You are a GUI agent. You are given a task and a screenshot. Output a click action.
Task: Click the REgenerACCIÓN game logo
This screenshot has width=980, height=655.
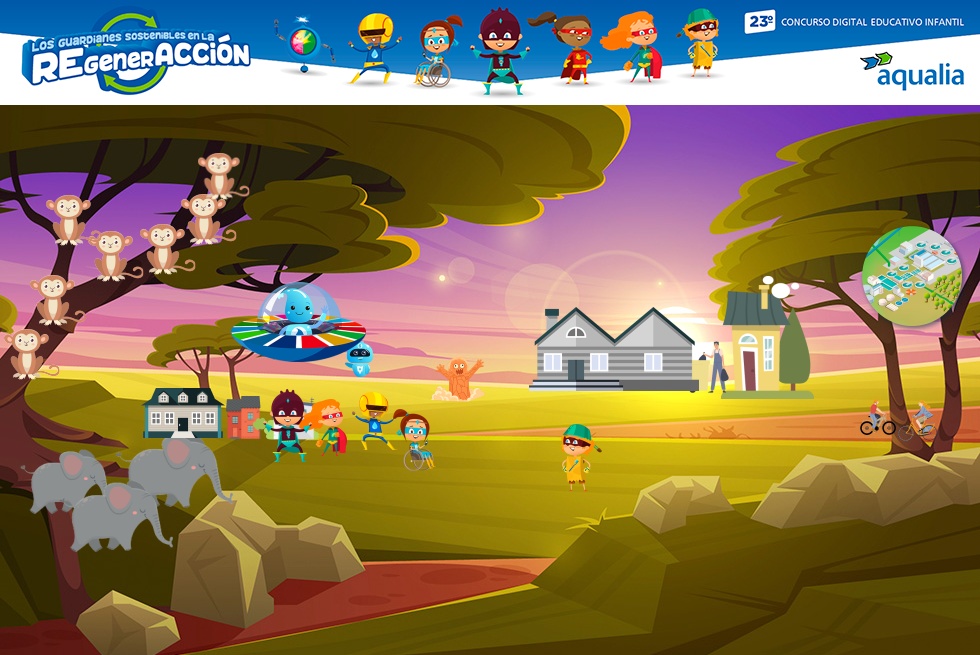coord(137,54)
